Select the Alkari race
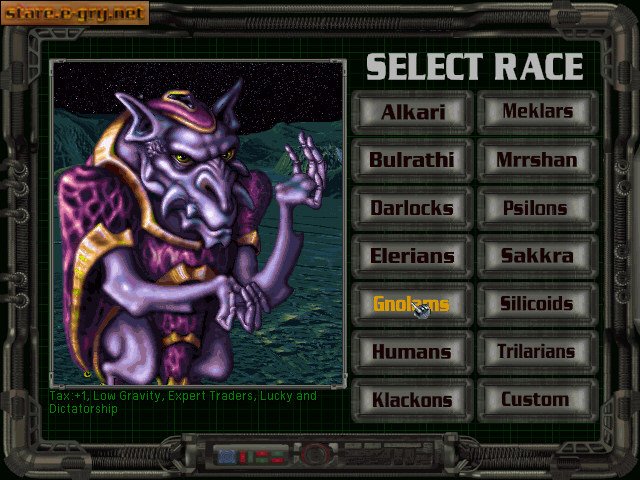 pos(411,112)
